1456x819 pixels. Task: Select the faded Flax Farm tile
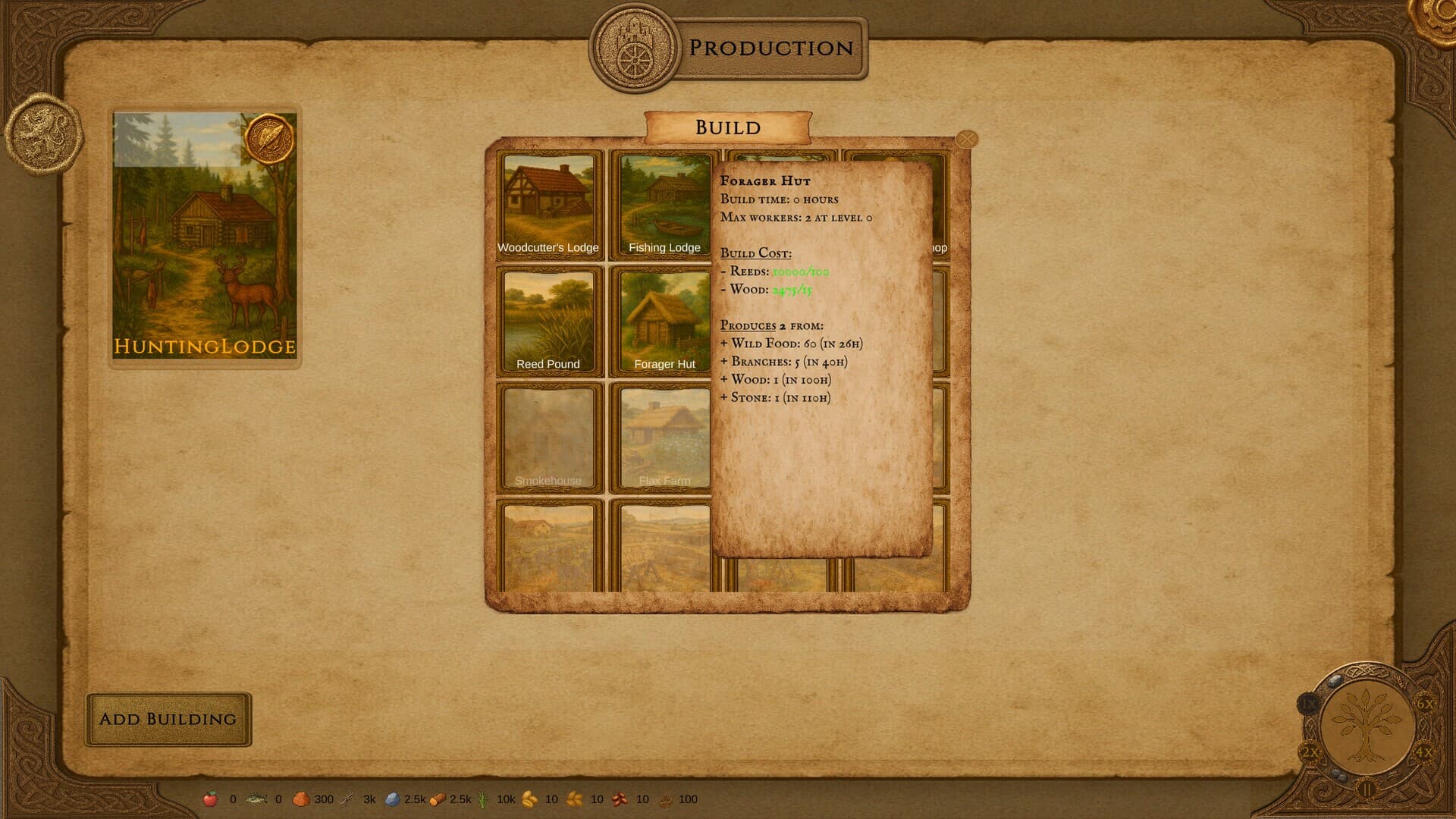tap(664, 438)
